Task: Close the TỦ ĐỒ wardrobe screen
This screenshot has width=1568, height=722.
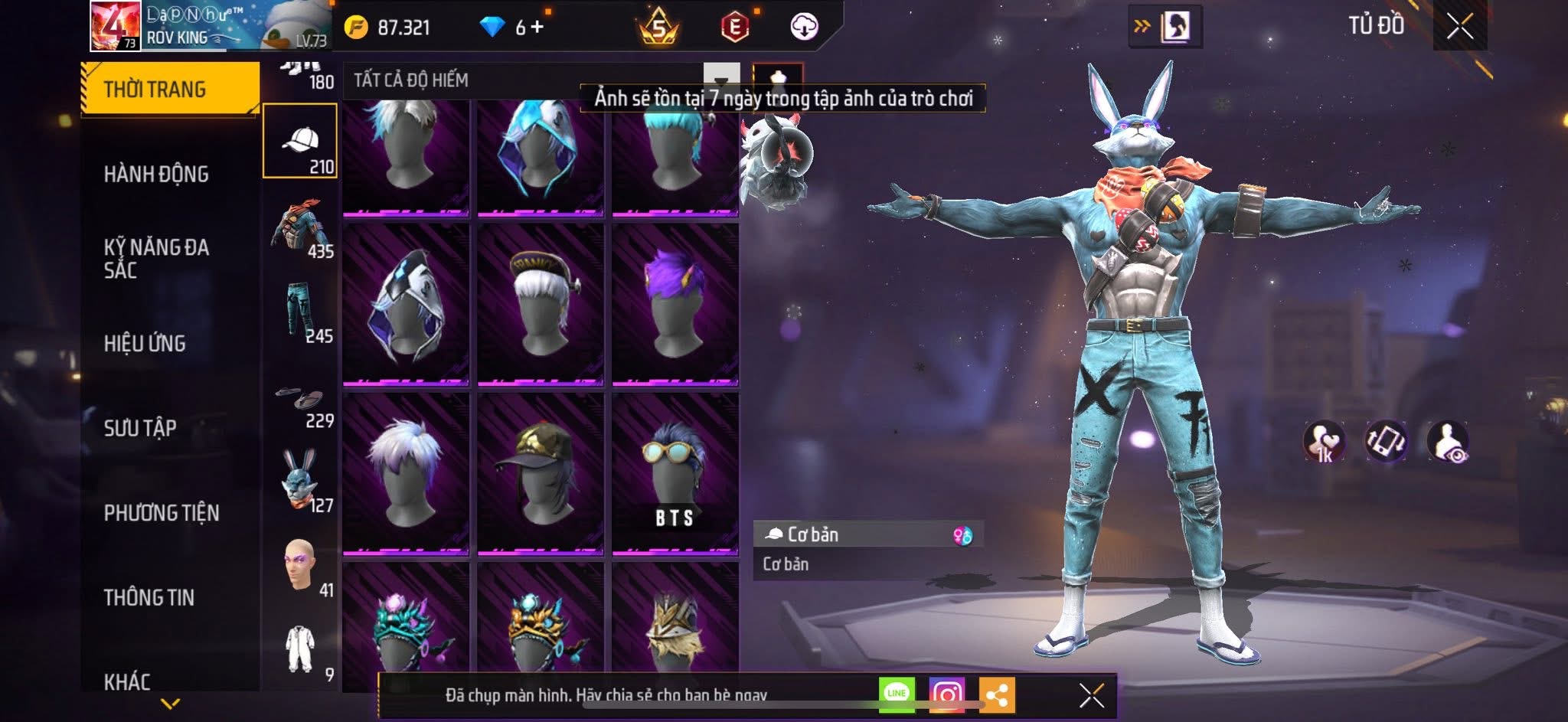Action: click(1459, 27)
